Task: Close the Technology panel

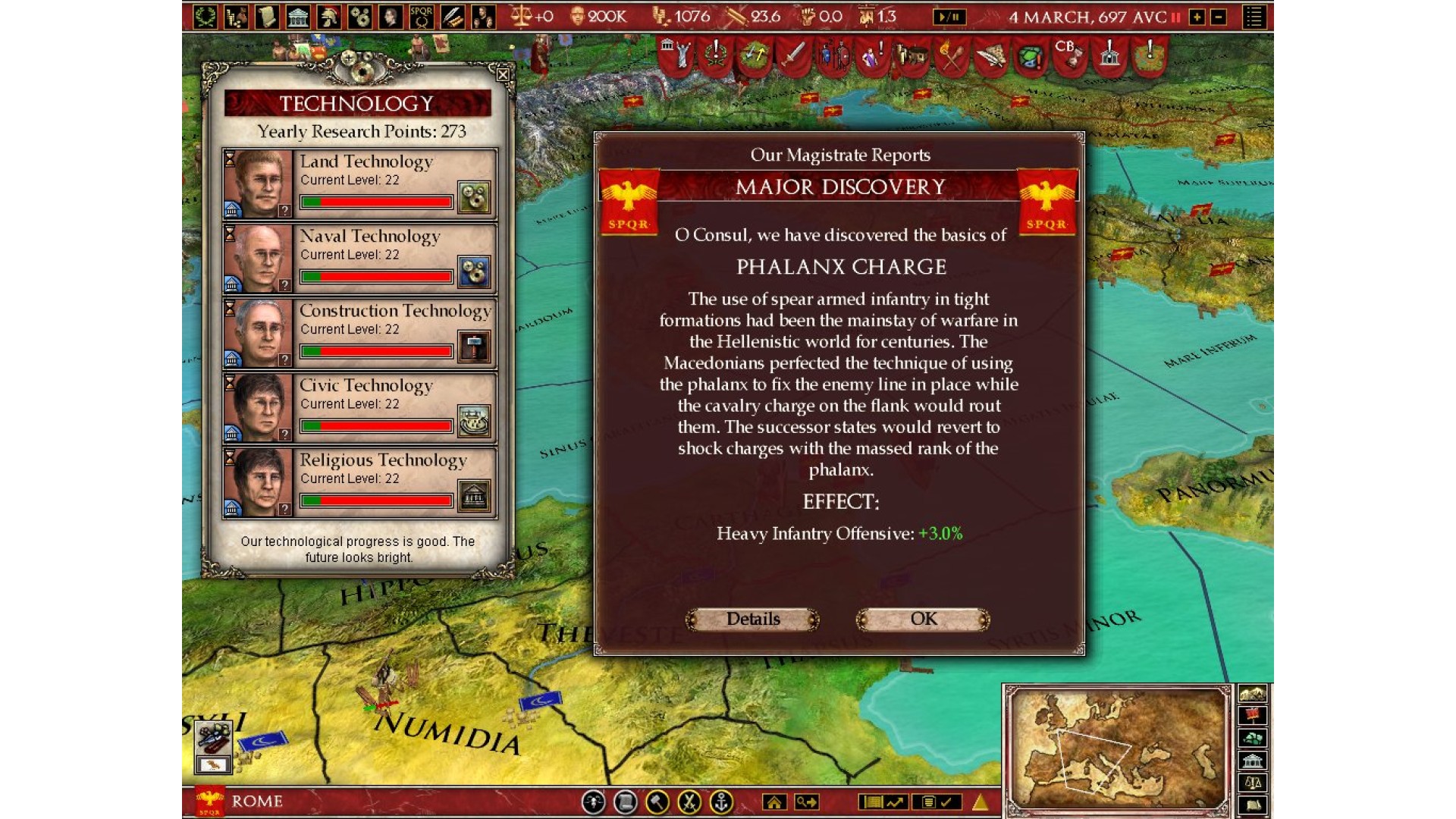Action: click(503, 74)
